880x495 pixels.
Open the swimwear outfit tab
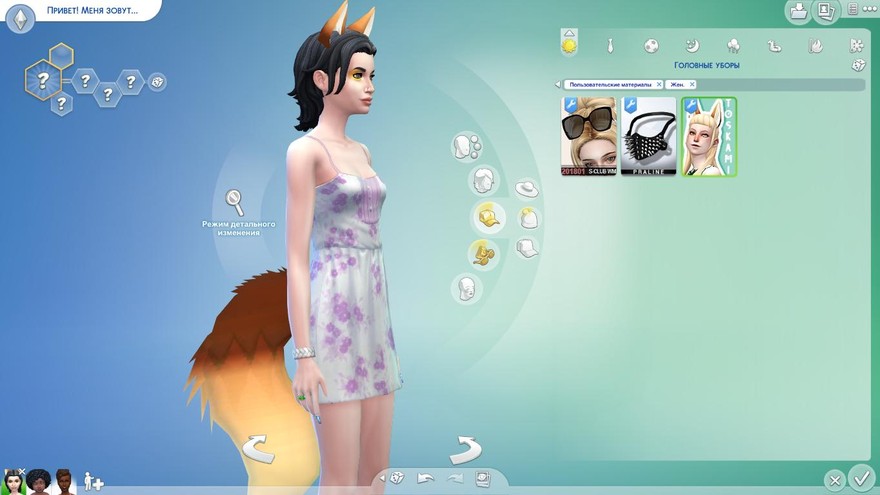(774, 45)
